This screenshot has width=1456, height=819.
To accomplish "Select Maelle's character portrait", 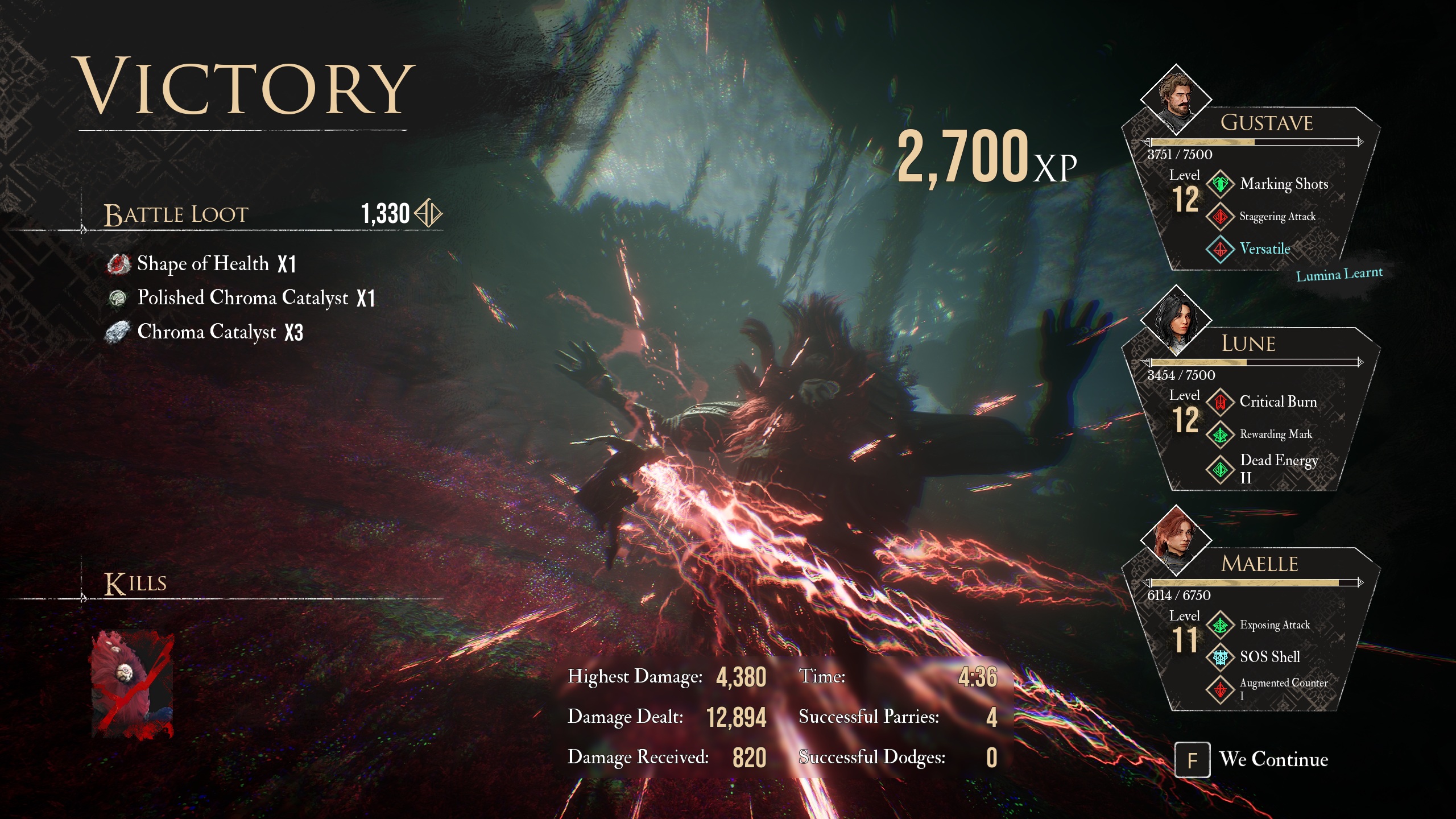I will coord(1176,540).
